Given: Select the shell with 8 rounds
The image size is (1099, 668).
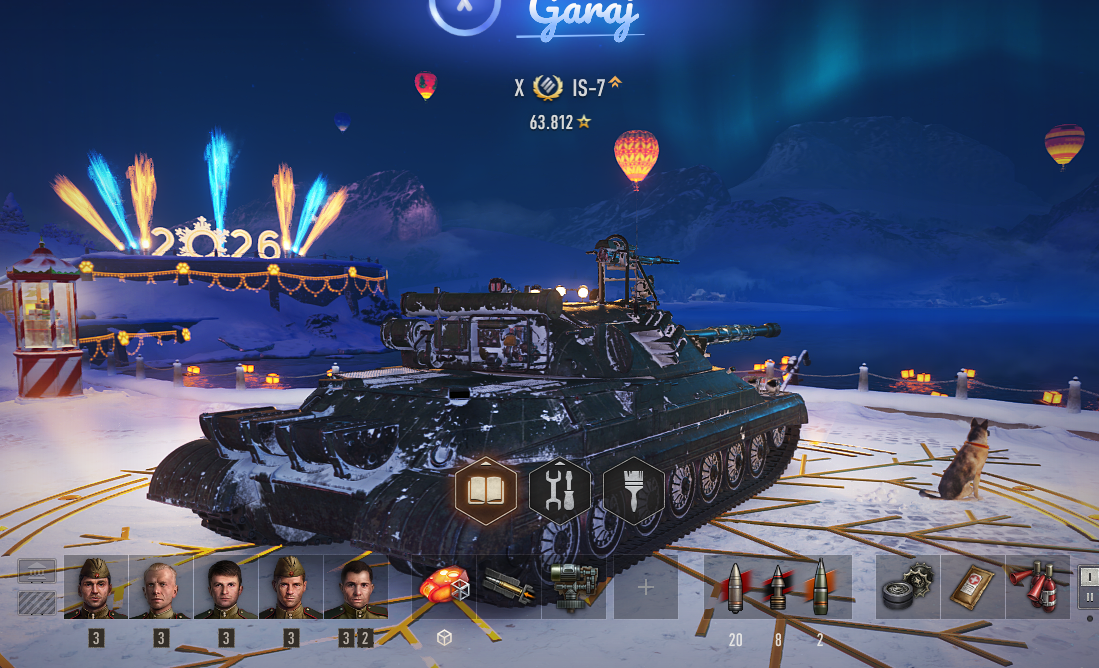Looking at the screenshot, I should (x=778, y=587).
